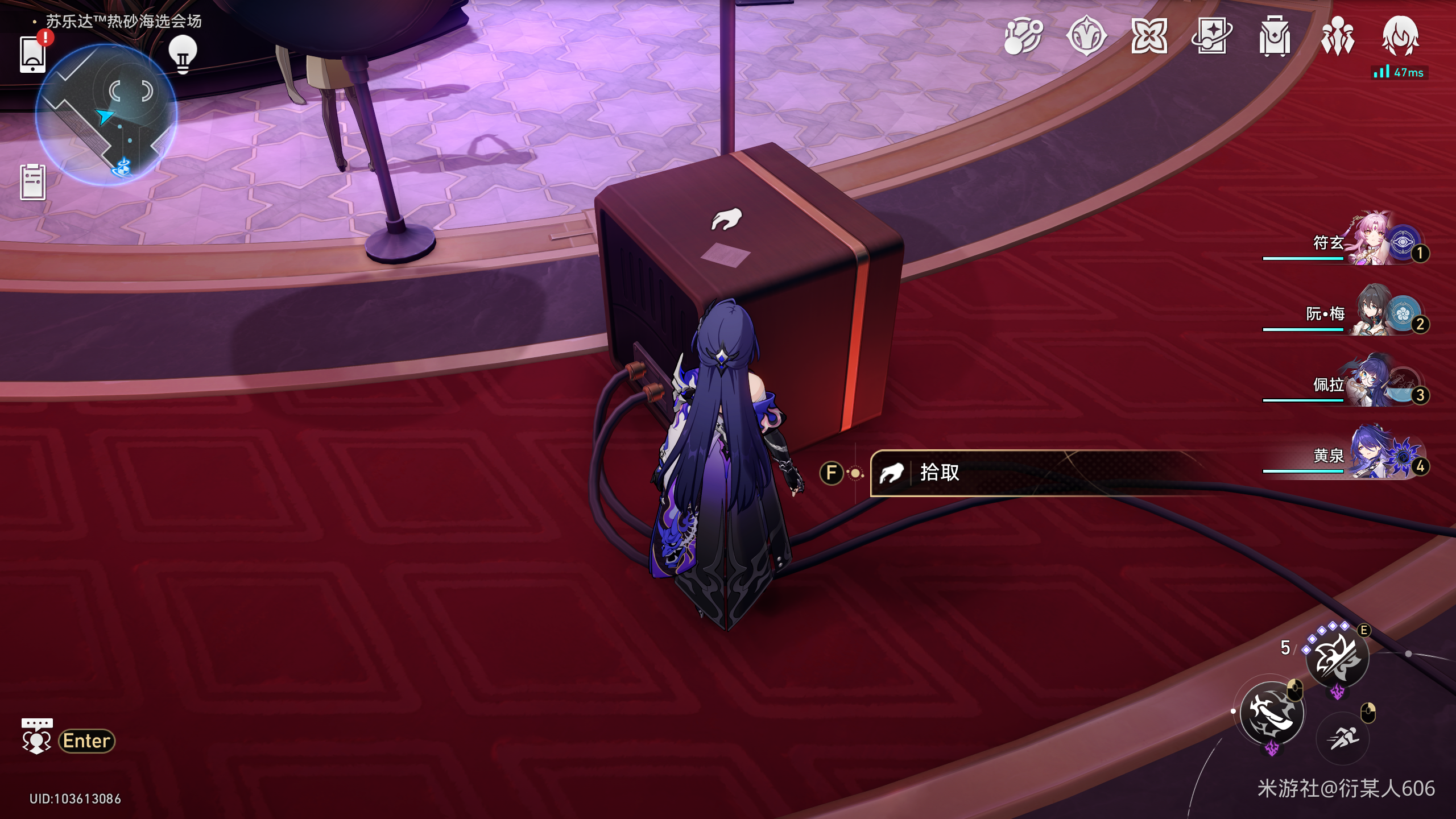Open the linked-nodes icon in top bar
The image size is (1456, 819).
click(x=1023, y=37)
